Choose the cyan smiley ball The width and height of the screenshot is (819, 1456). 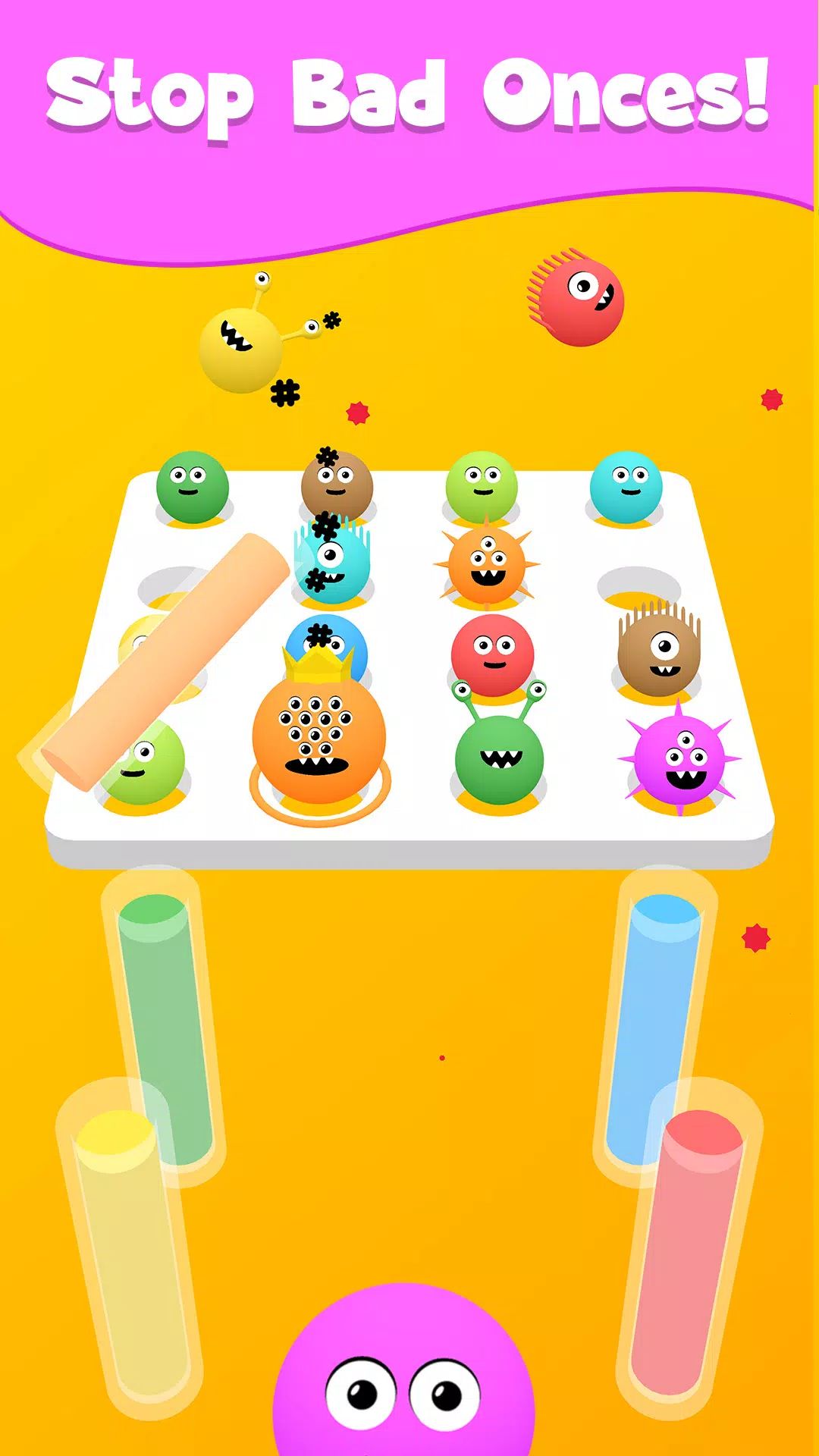[x=626, y=485]
